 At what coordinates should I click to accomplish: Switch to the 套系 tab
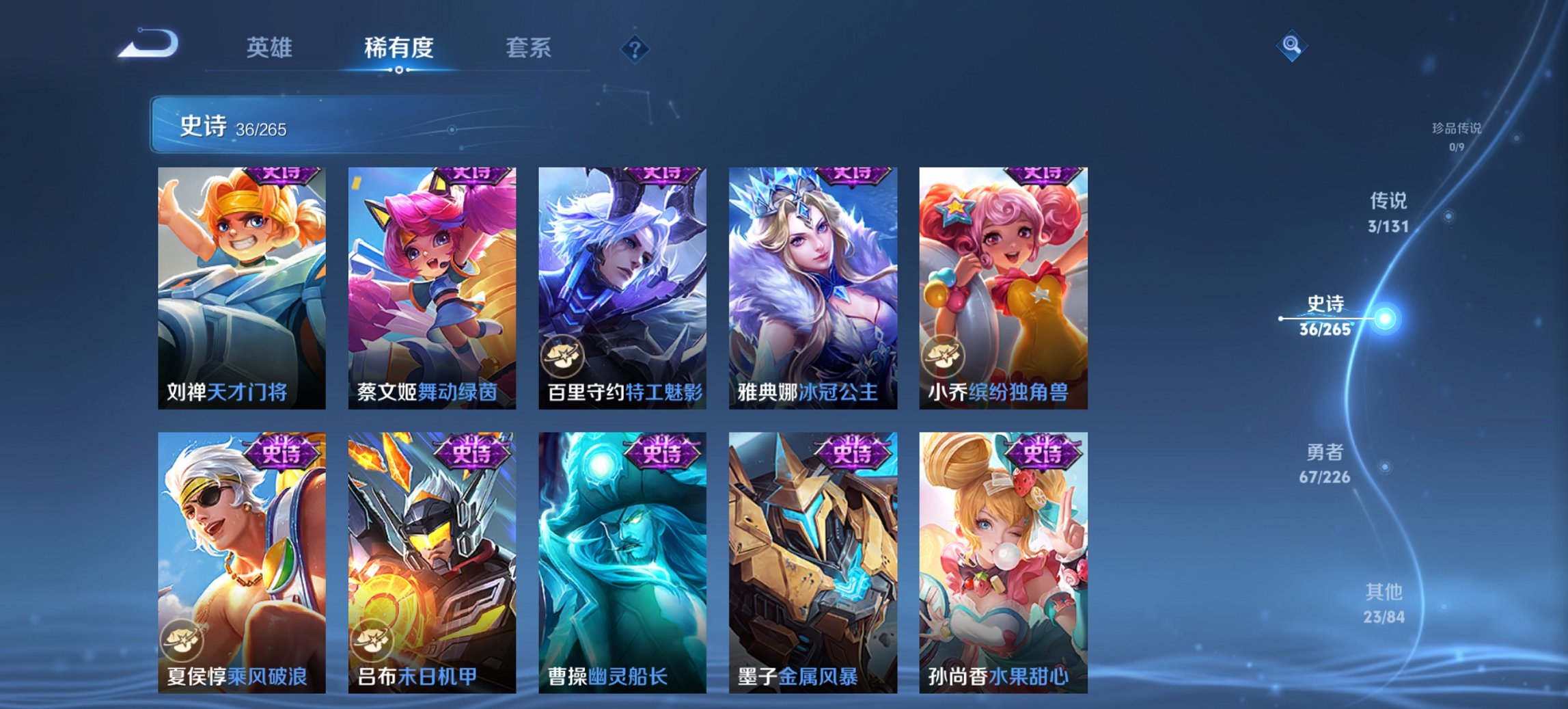click(528, 48)
